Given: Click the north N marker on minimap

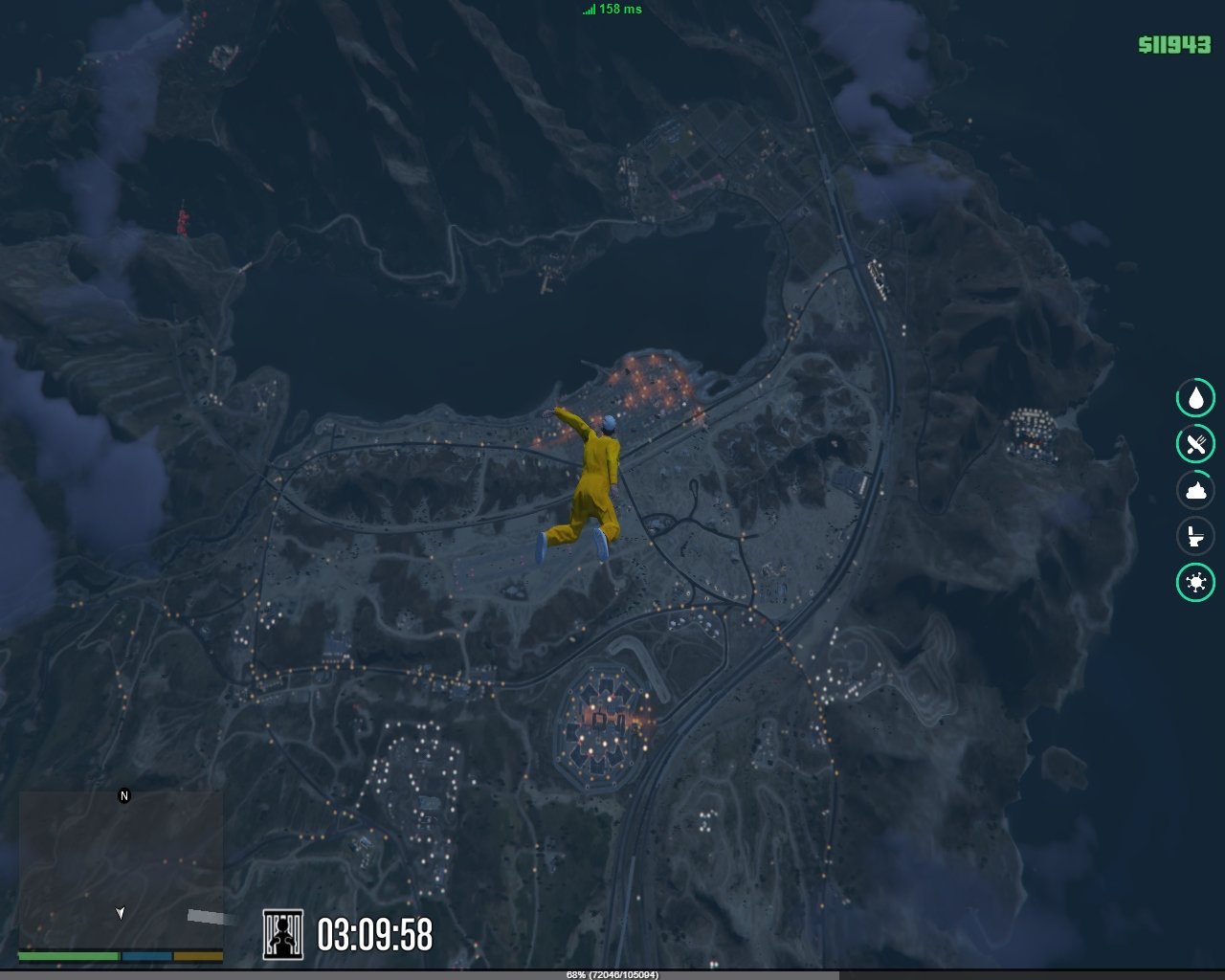Looking at the screenshot, I should [x=123, y=795].
